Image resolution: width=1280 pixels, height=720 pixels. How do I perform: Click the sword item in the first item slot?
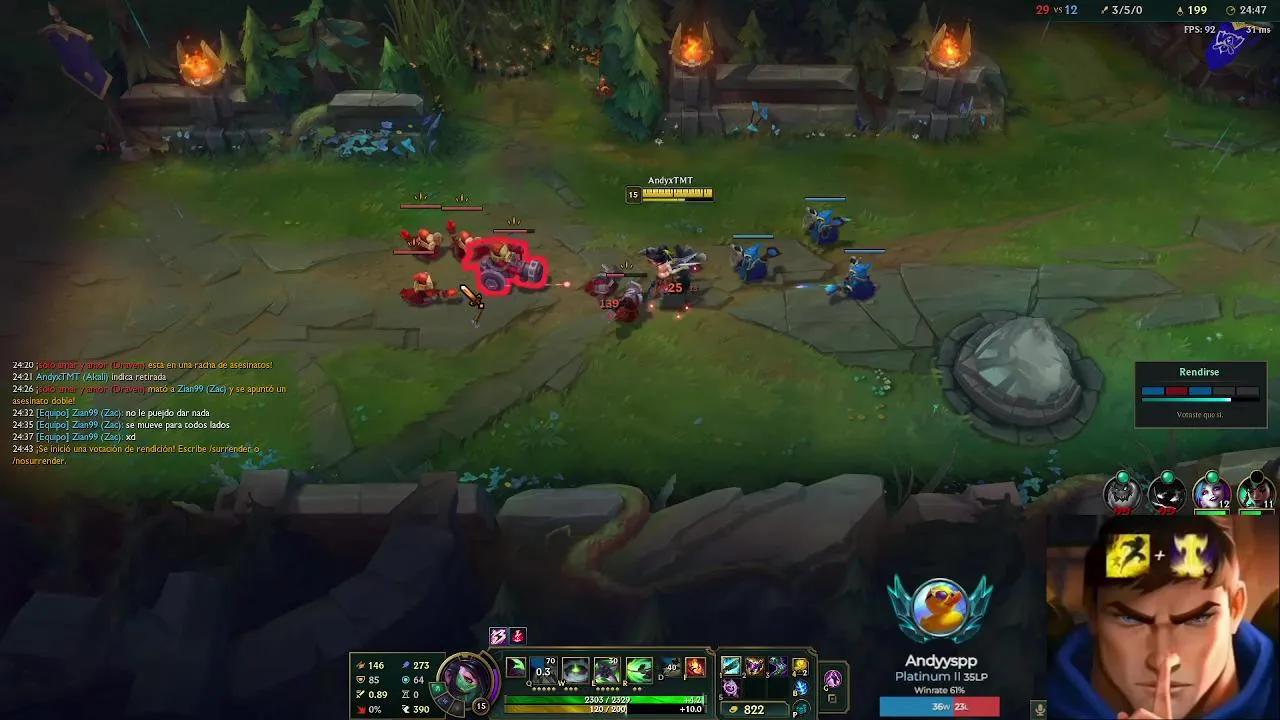coord(731,667)
